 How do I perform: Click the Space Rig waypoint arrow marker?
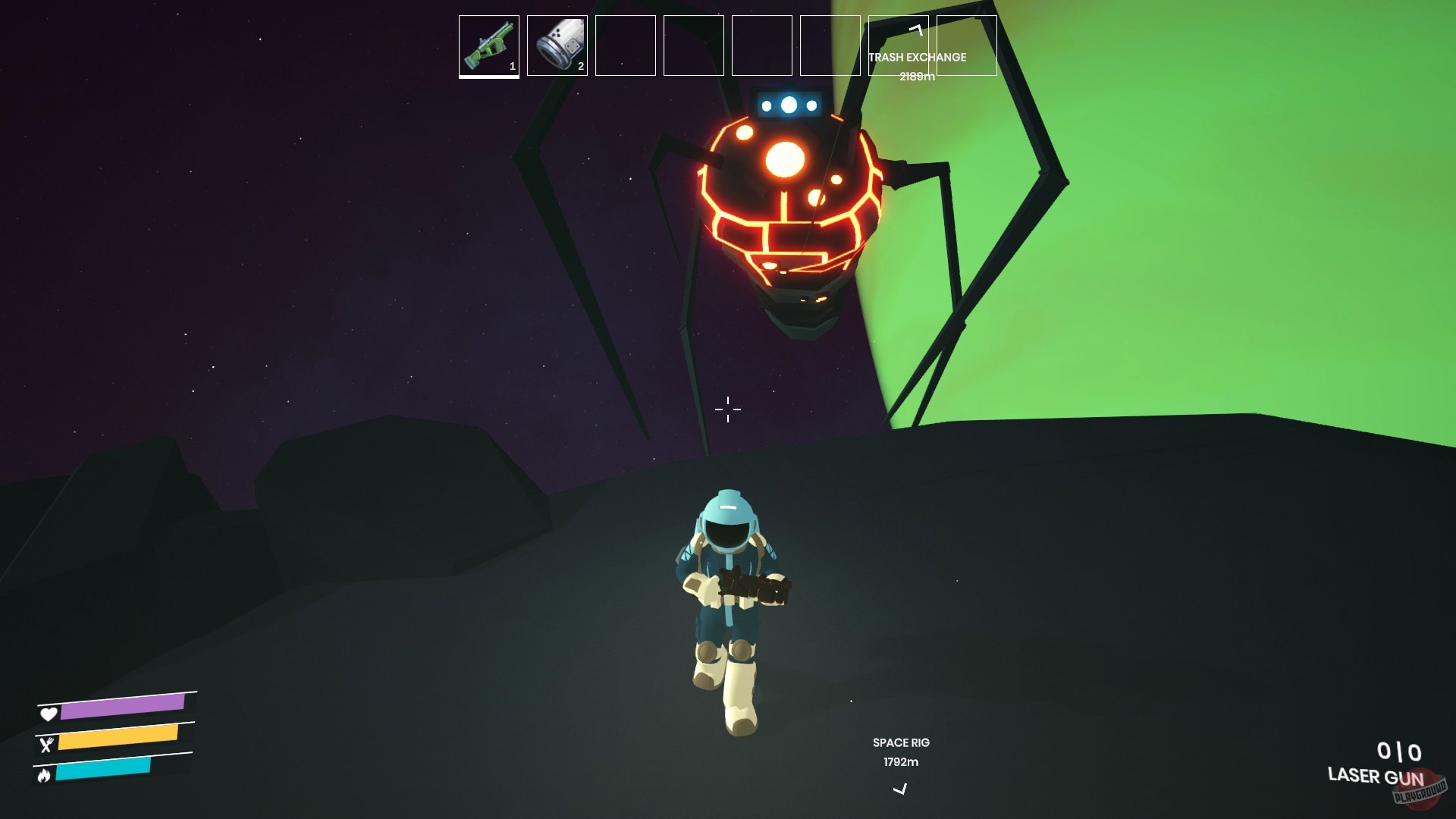[x=900, y=789]
